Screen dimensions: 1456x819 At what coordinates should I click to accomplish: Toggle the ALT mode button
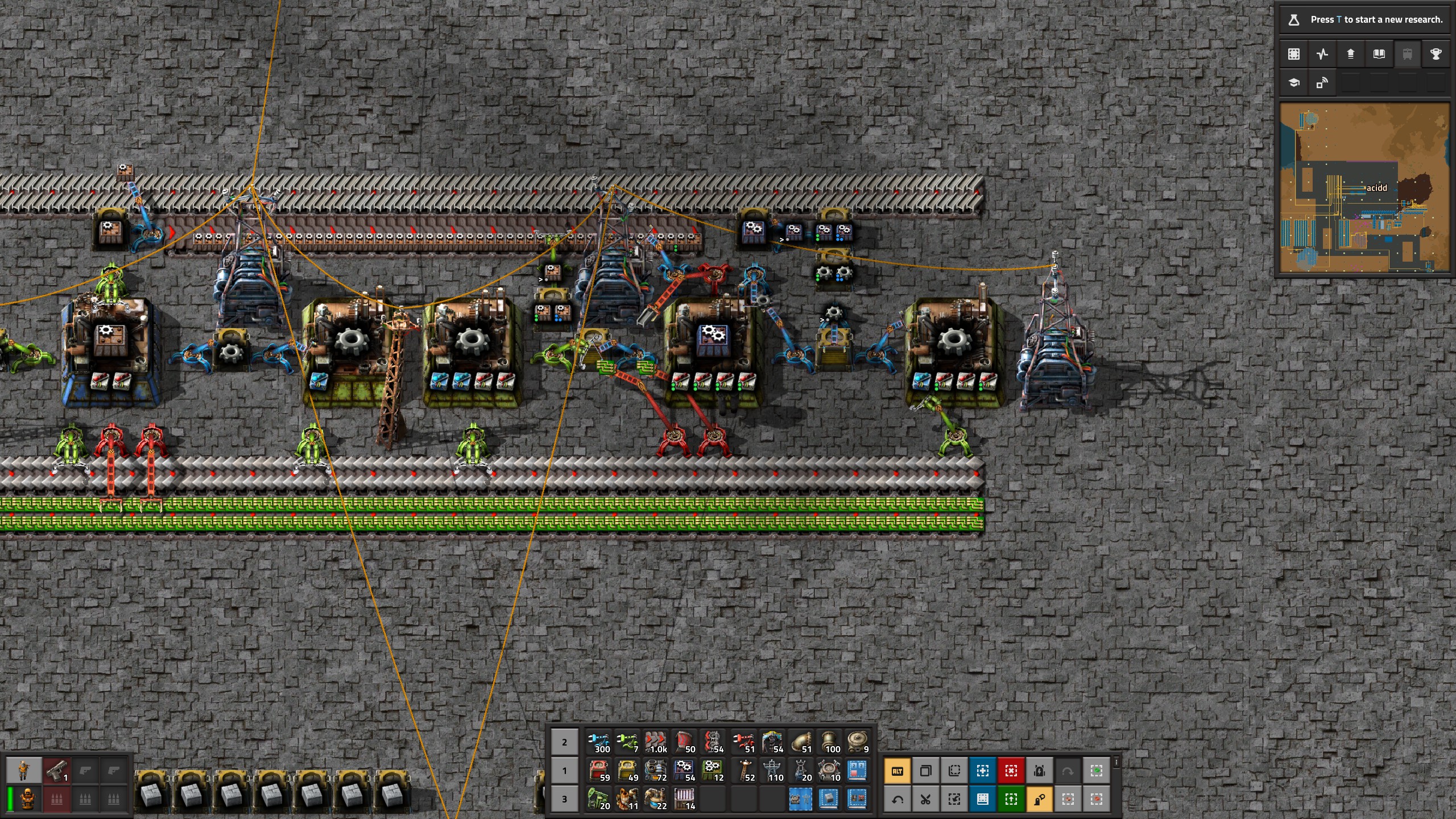click(897, 771)
